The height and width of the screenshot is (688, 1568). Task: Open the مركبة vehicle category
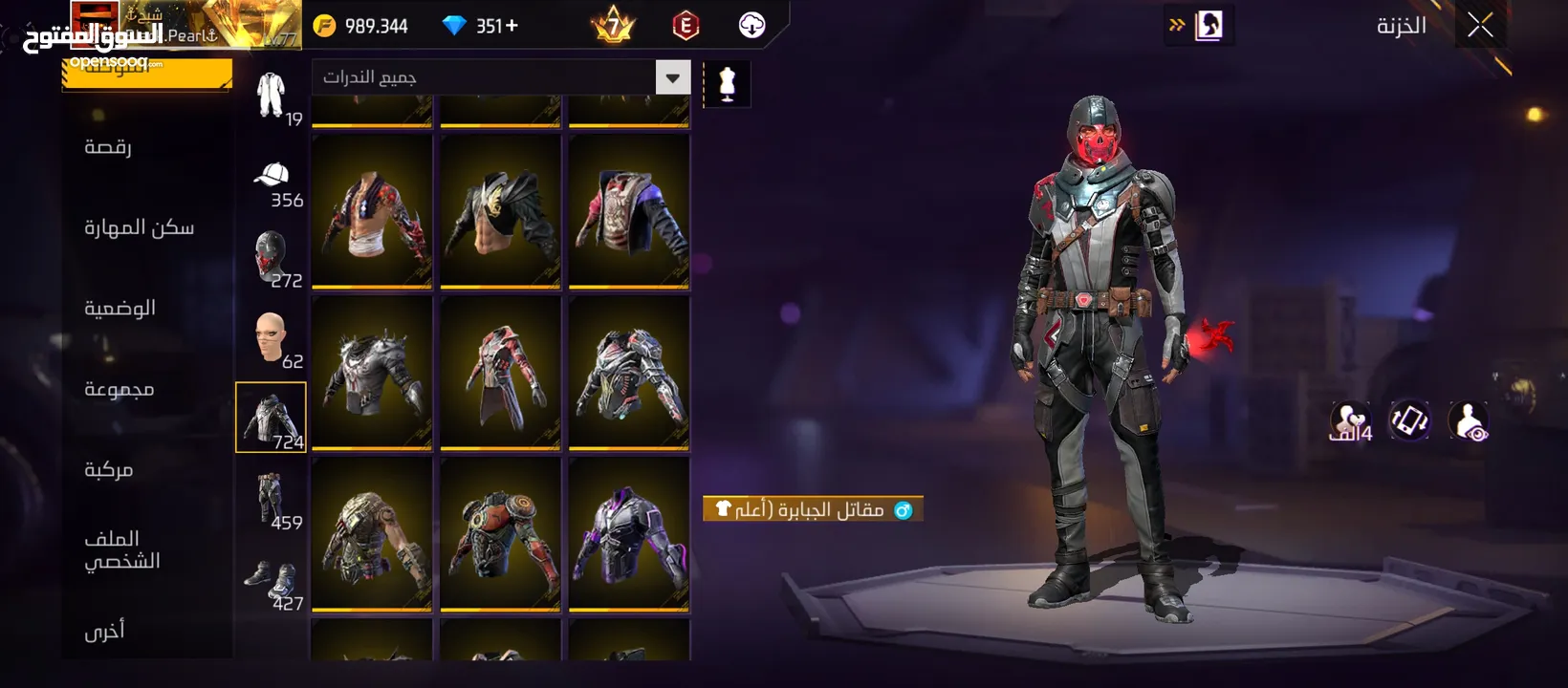tap(108, 469)
